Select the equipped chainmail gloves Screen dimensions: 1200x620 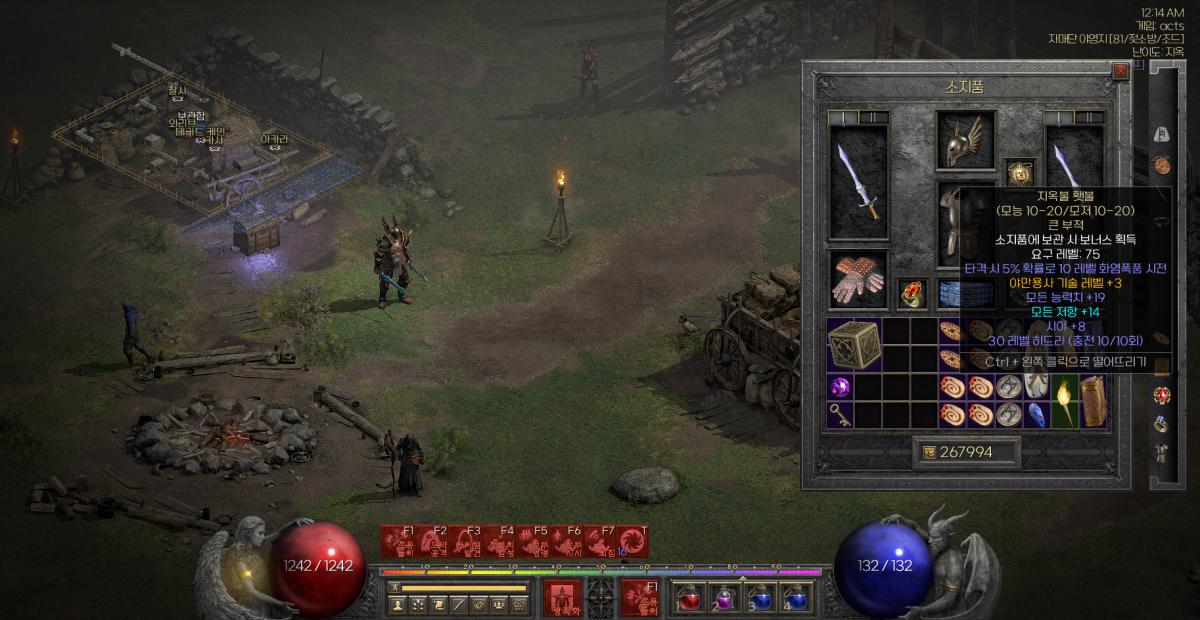(x=858, y=279)
